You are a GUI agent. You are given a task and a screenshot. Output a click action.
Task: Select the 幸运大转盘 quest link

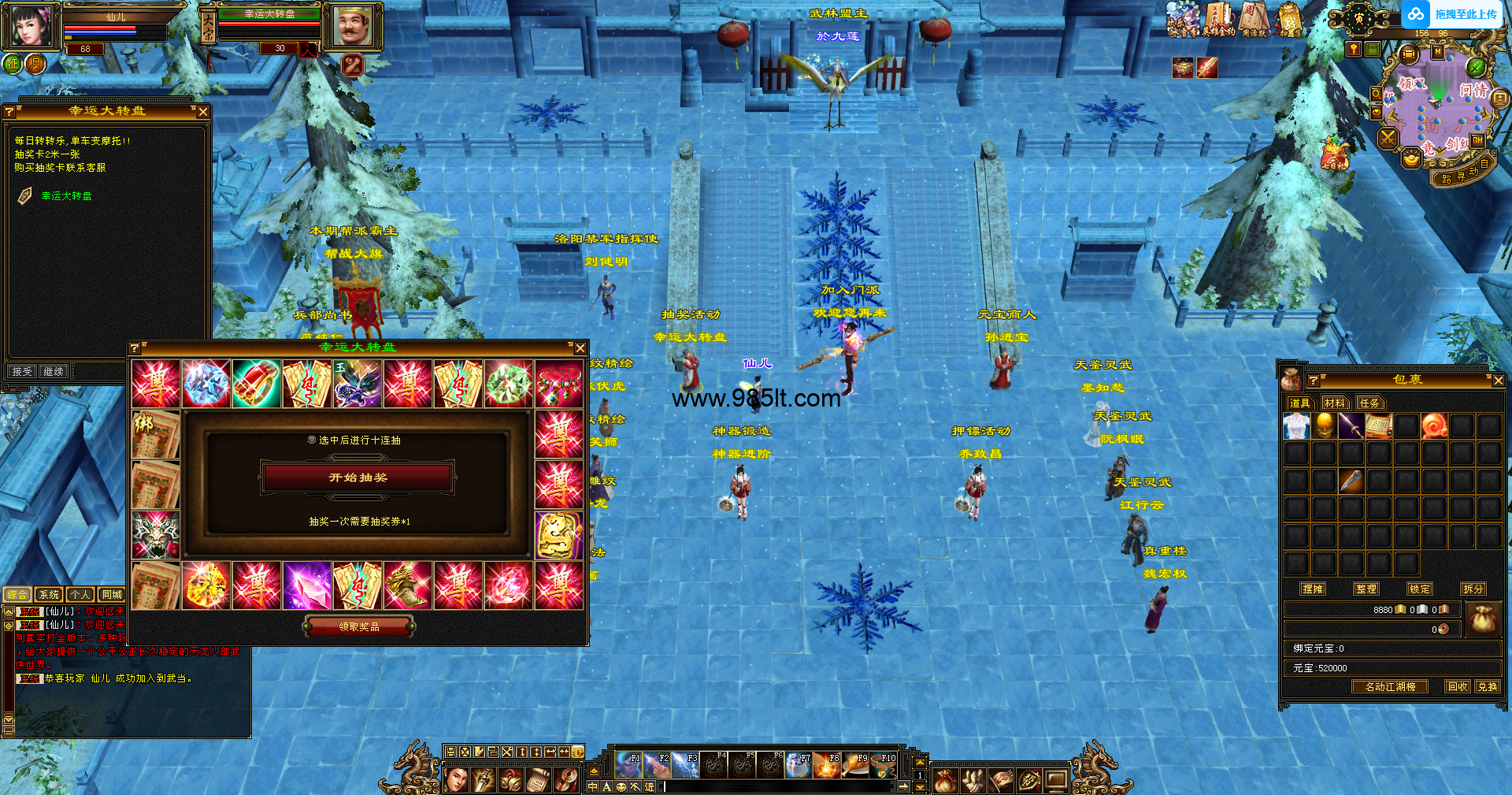[66, 196]
